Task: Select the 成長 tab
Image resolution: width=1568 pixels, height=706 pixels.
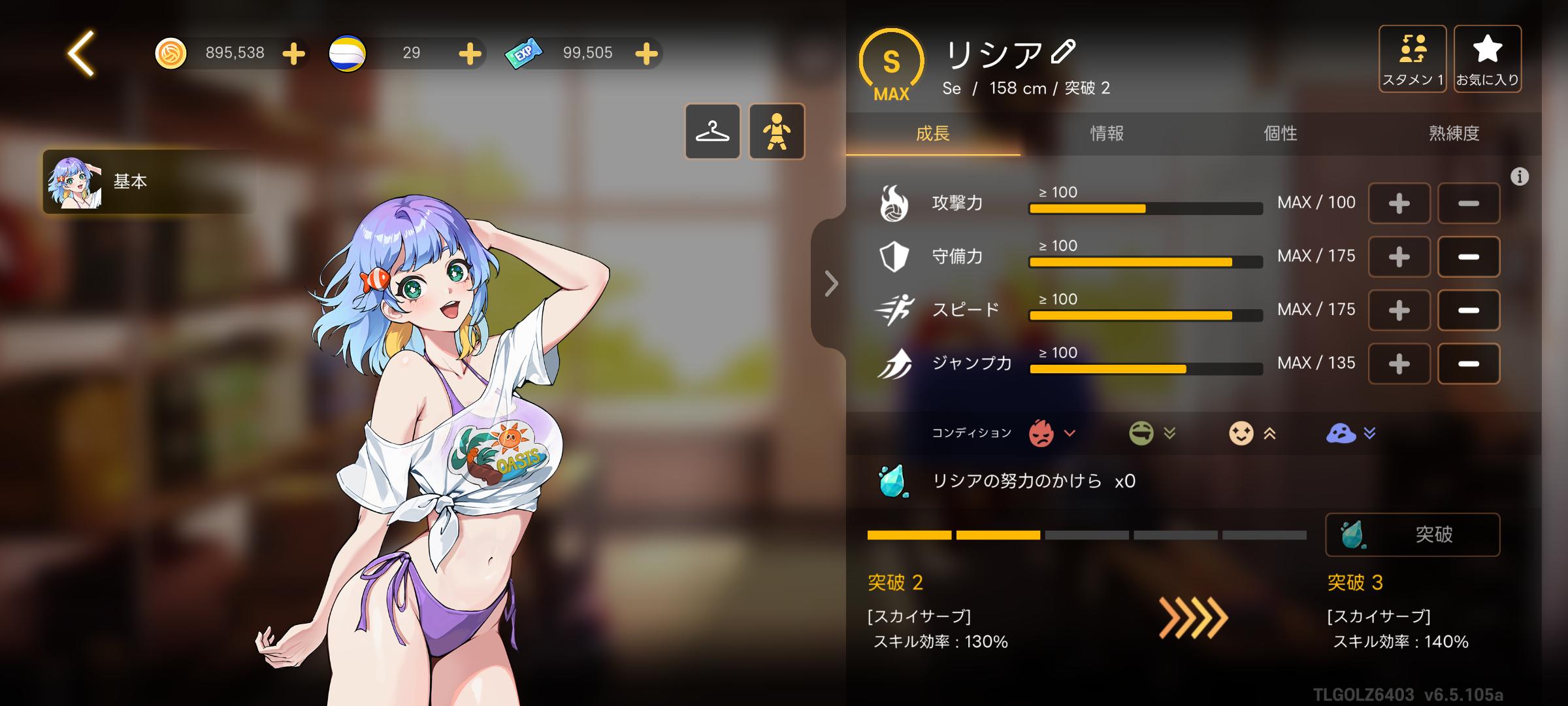Action: [x=933, y=134]
